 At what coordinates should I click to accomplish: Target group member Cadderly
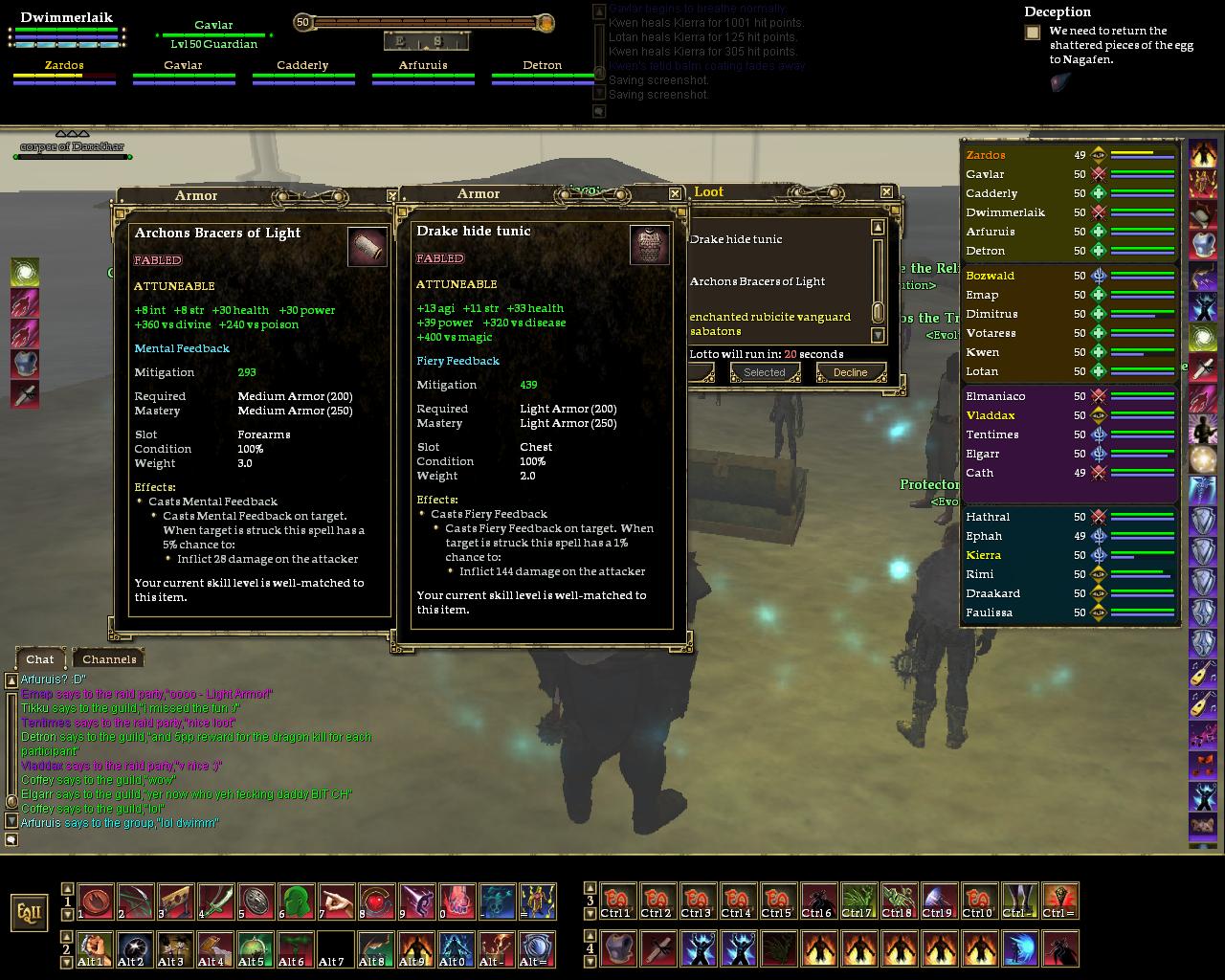(302, 66)
